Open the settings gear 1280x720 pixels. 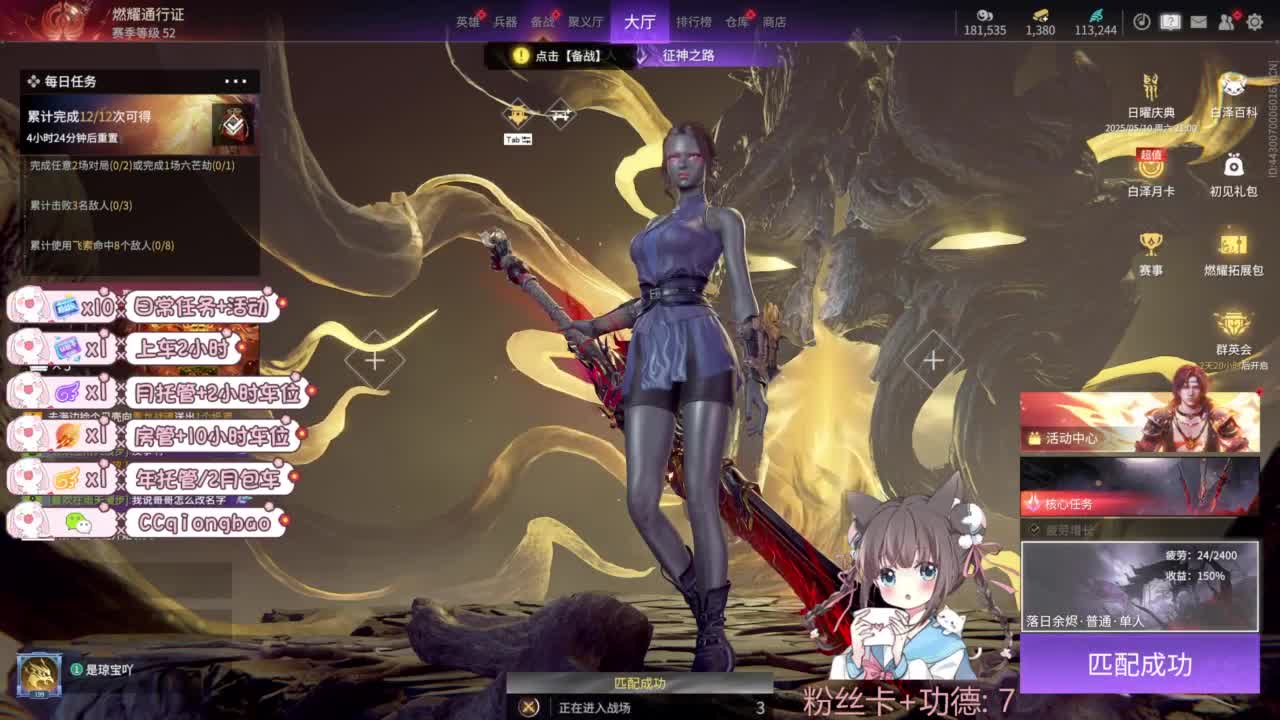pos(1256,20)
